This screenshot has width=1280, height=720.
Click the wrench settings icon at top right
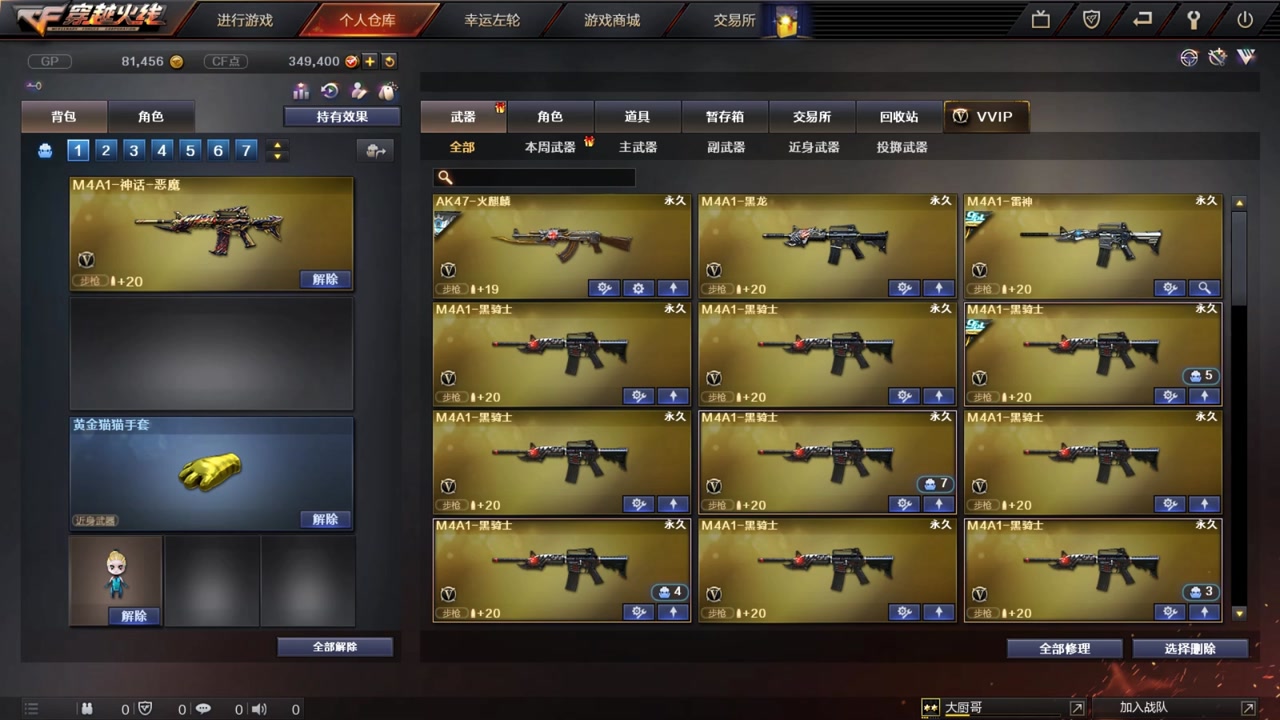(x=1193, y=18)
